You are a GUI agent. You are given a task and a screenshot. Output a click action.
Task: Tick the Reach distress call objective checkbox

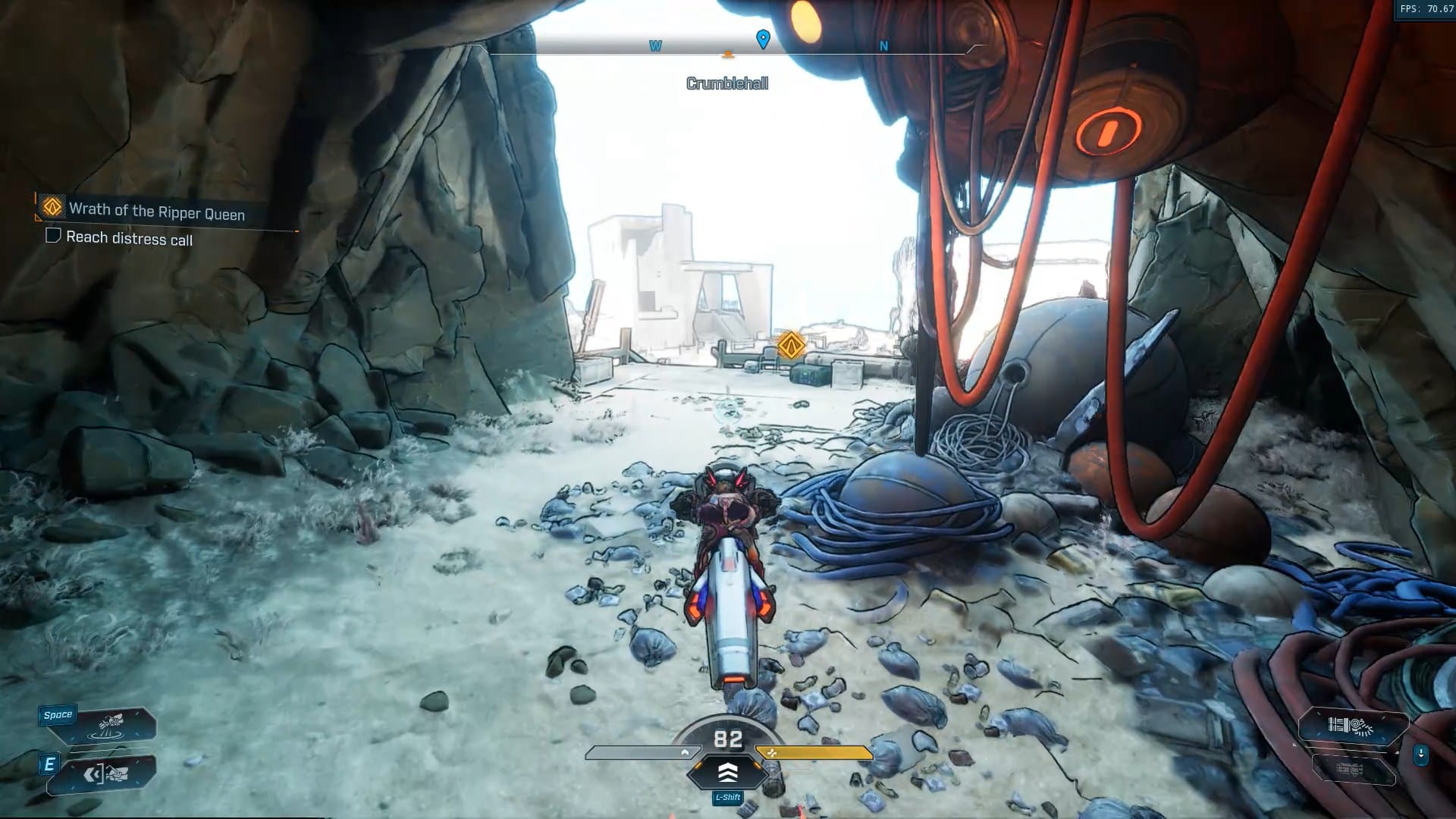[x=53, y=236]
